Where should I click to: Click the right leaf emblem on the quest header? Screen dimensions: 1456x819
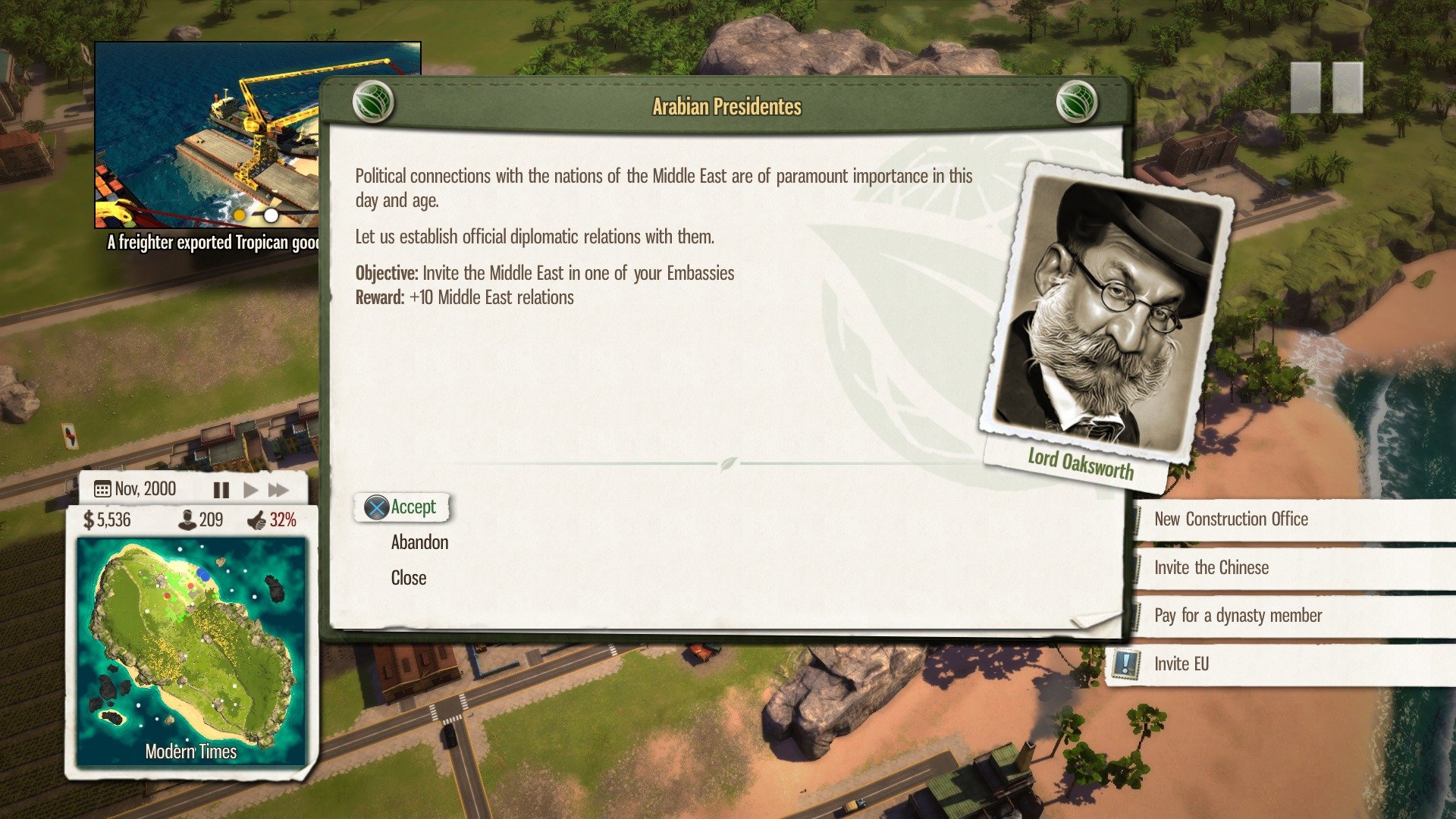pyautogui.click(x=1076, y=103)
